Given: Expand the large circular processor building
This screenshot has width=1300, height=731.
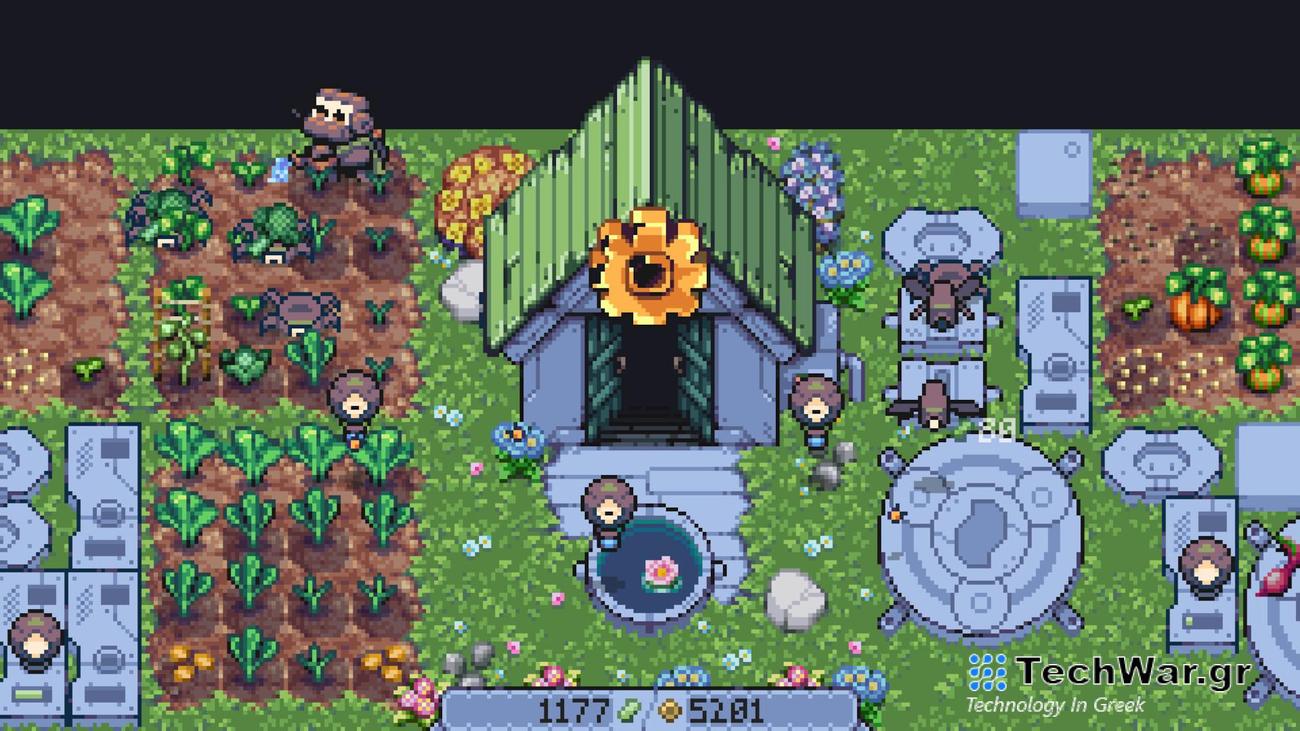Looking at the screenshot, I should [x=975, y=540].
